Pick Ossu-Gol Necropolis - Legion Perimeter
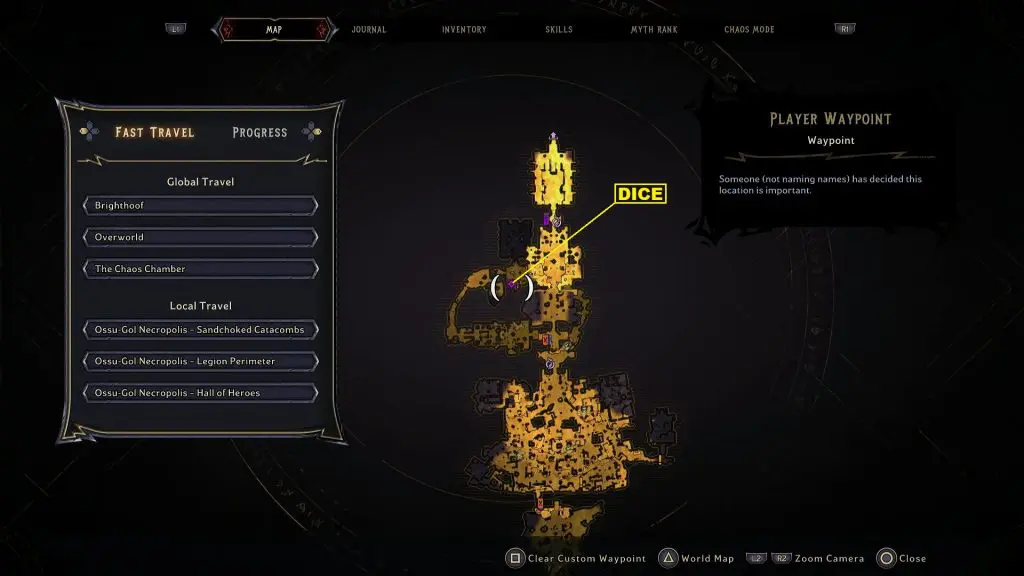Screen dimensions: 1024x576 [x=201, y=361]
